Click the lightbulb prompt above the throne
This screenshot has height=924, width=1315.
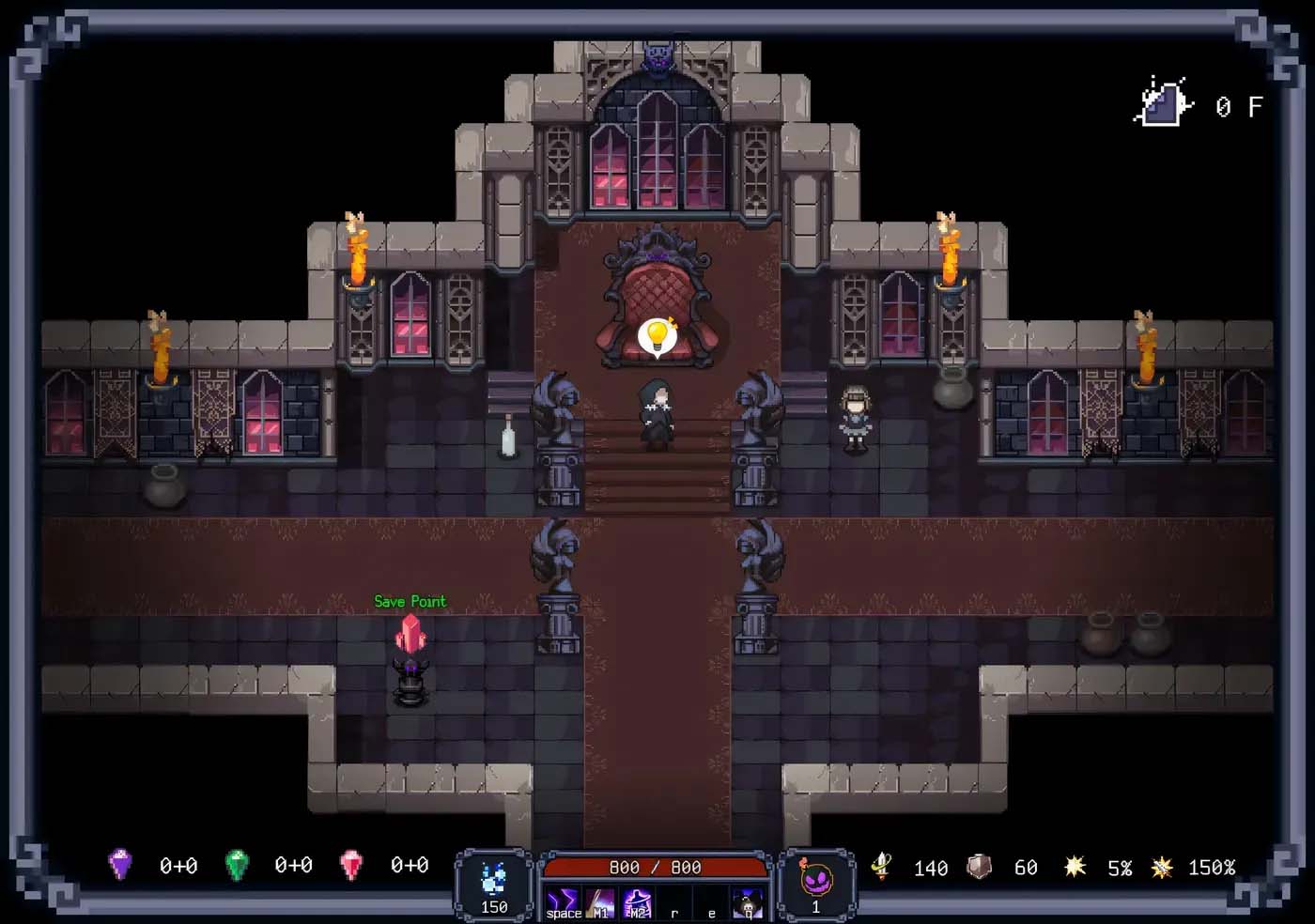pos(657,335)
